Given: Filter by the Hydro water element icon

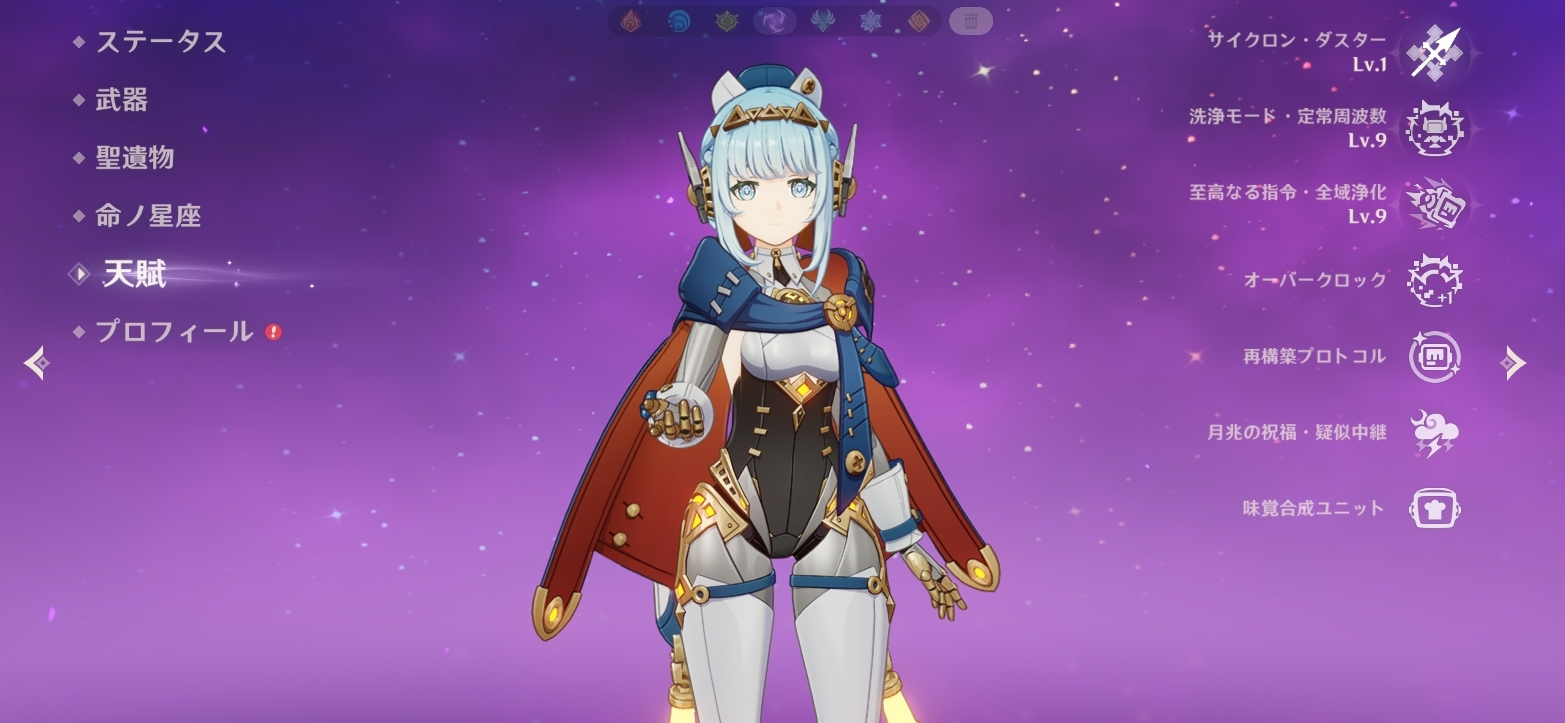Looking at the screenshot, I should click(679, 21).
